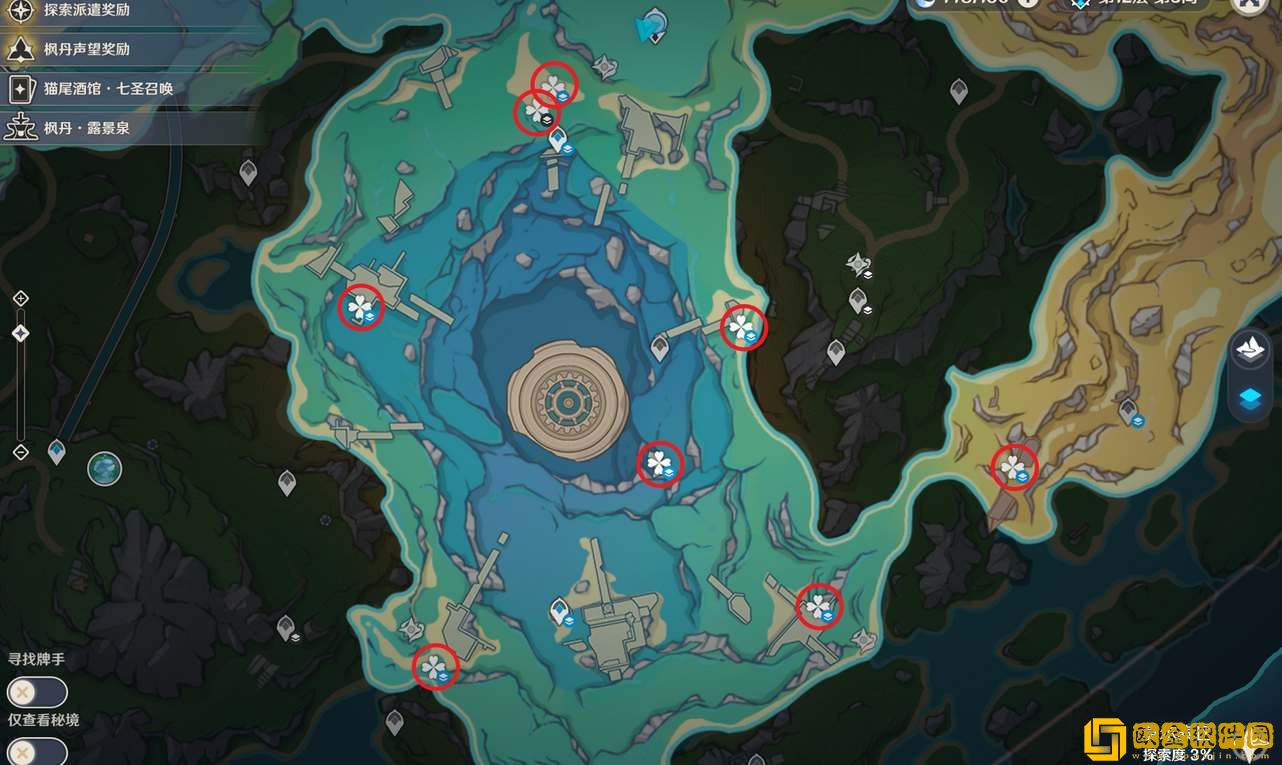Select the clover marker on the central ring

[659, 463]
